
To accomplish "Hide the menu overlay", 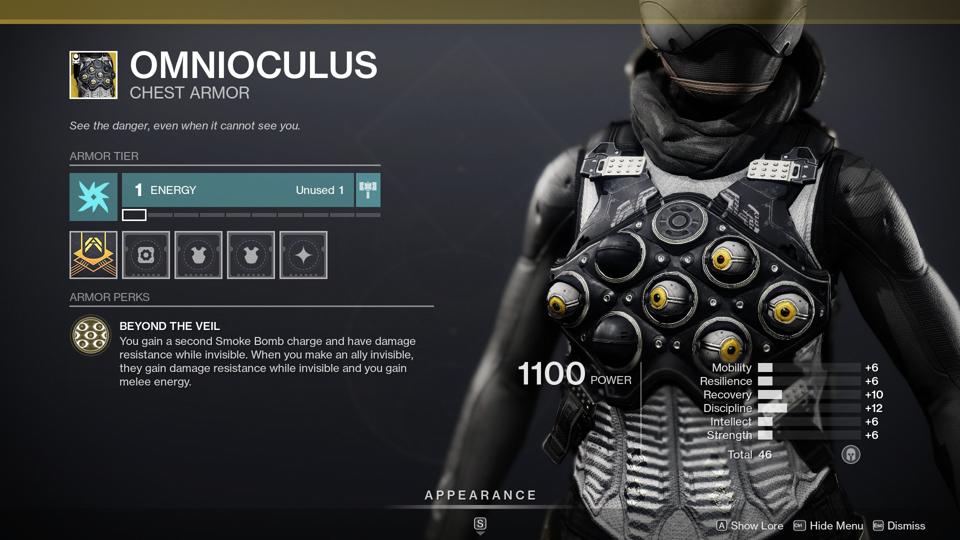I will coord(828,526).
